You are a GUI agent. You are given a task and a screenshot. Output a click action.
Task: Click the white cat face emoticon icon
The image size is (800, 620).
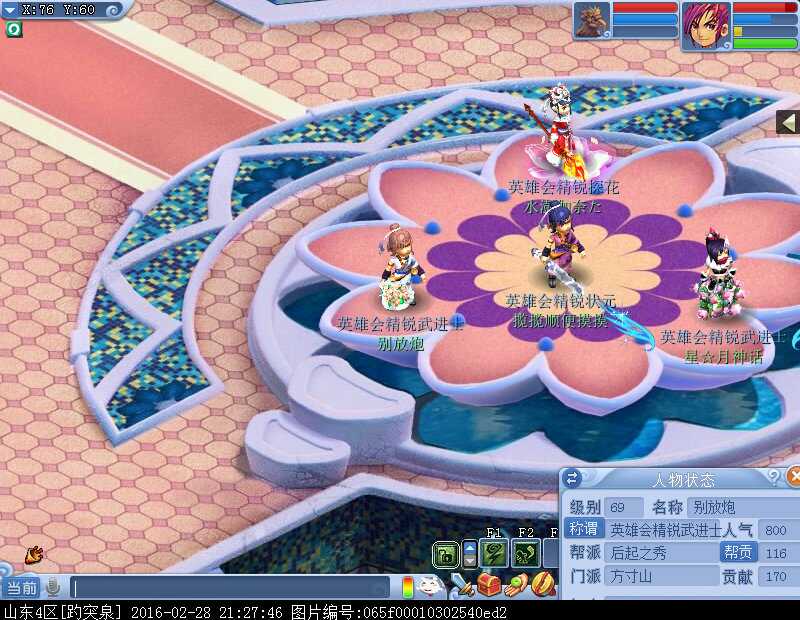(x=430, y=585)
